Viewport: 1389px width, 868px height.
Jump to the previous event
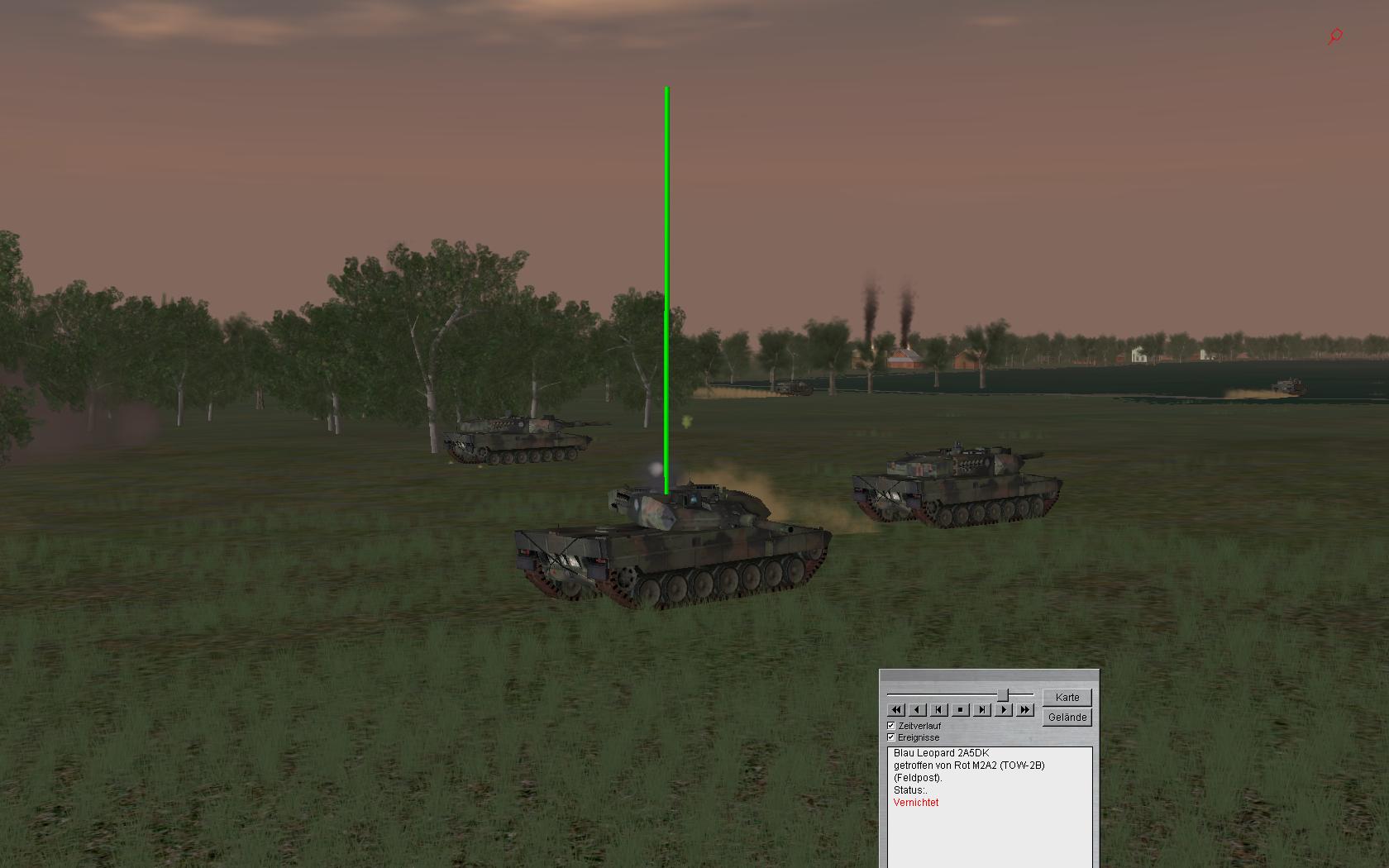click(939, 709)
